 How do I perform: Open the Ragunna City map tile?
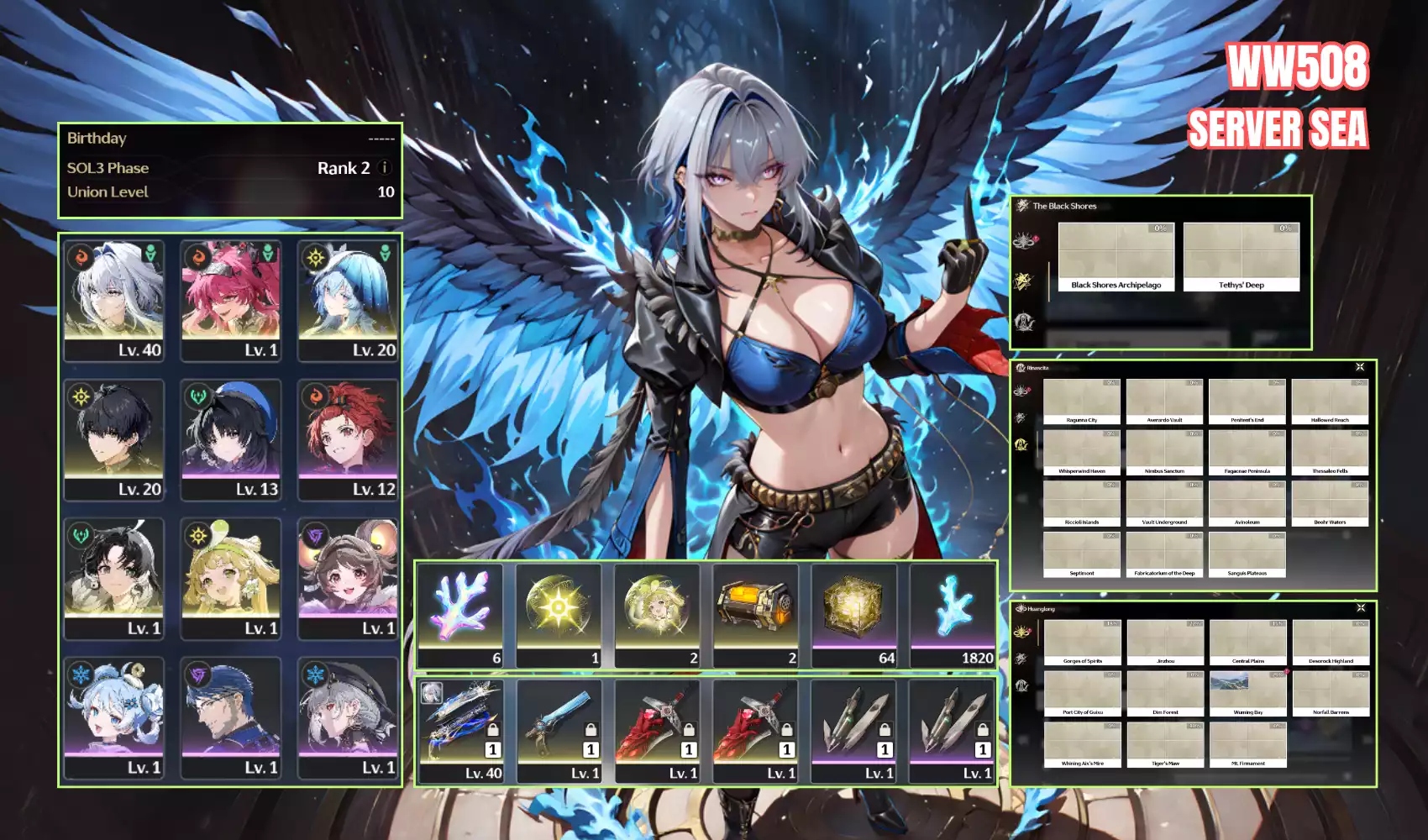1082,402
